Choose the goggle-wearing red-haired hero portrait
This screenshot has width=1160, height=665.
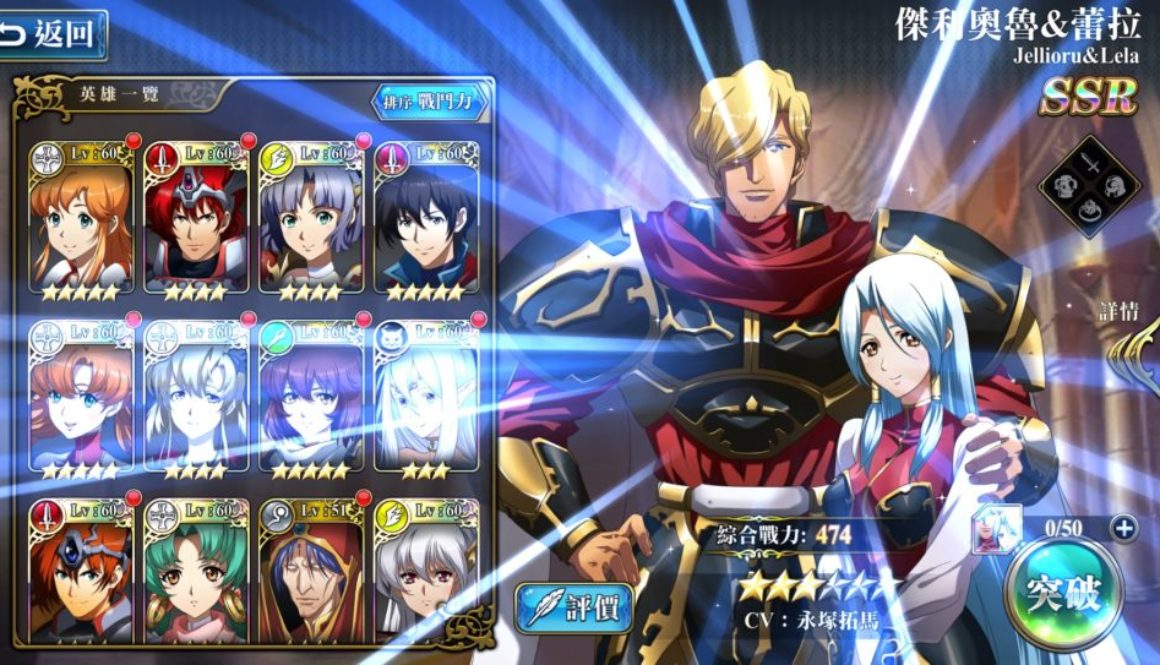point(81,572)
